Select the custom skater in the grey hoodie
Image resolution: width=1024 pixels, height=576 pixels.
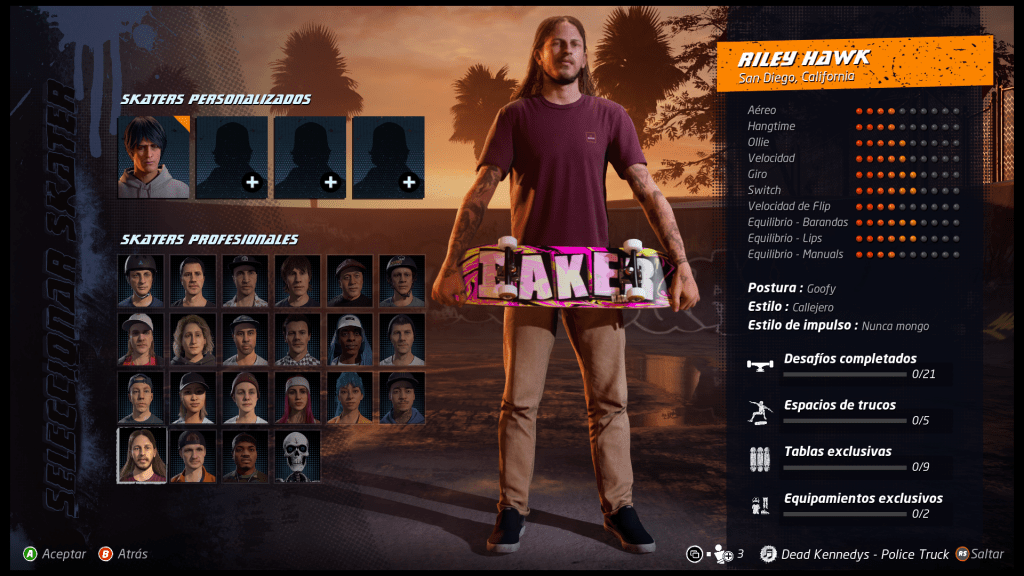click(153, 157)
